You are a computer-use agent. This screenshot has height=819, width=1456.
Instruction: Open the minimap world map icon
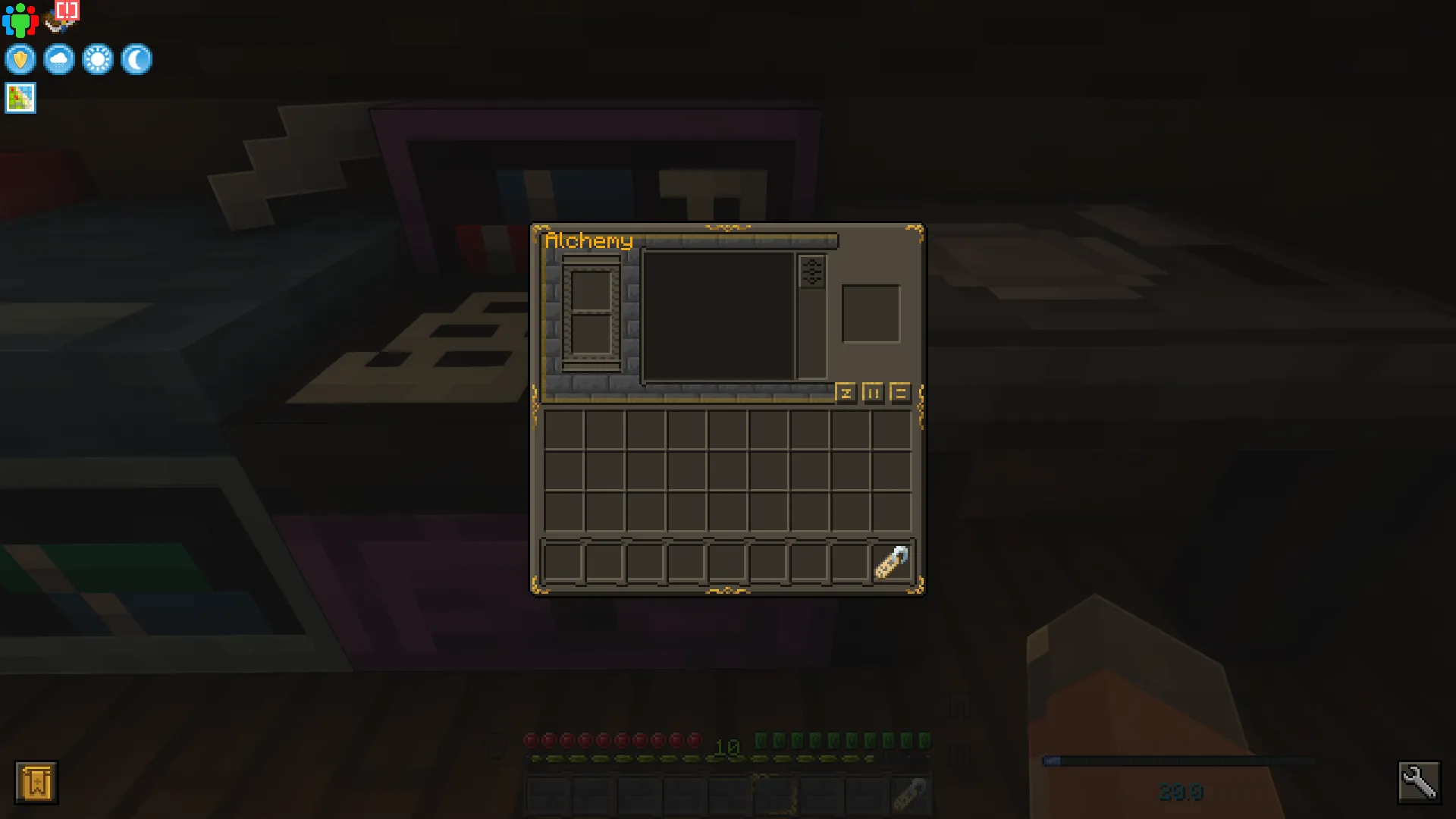click(x=20, y=97)
